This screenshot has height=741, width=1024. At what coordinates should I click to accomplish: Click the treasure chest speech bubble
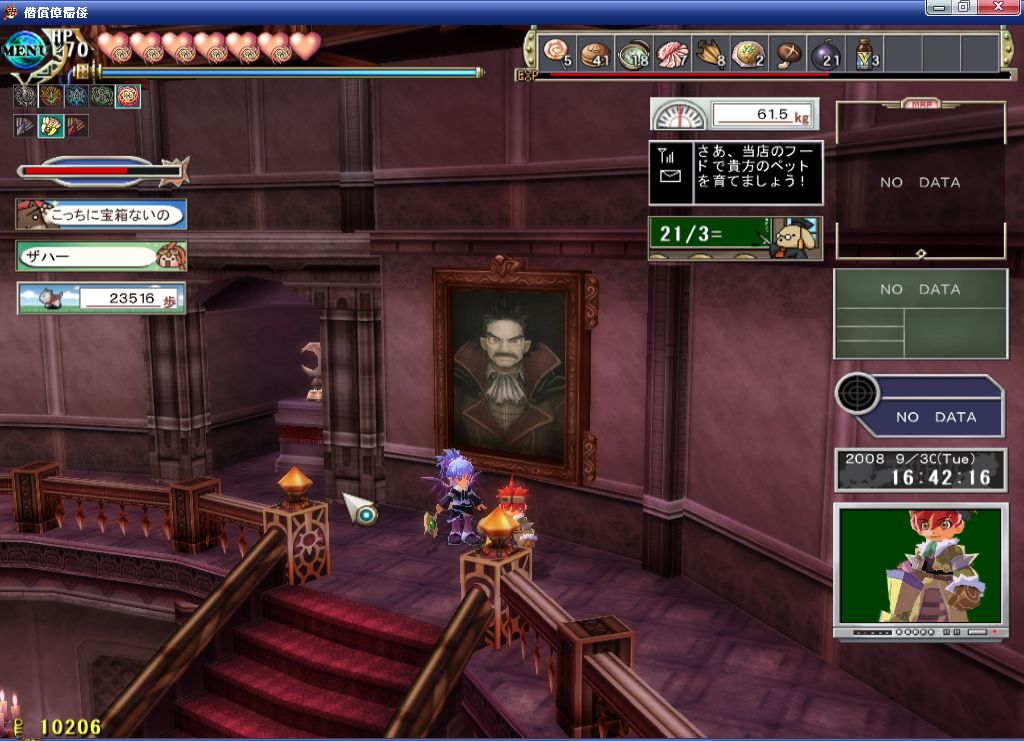101,214
